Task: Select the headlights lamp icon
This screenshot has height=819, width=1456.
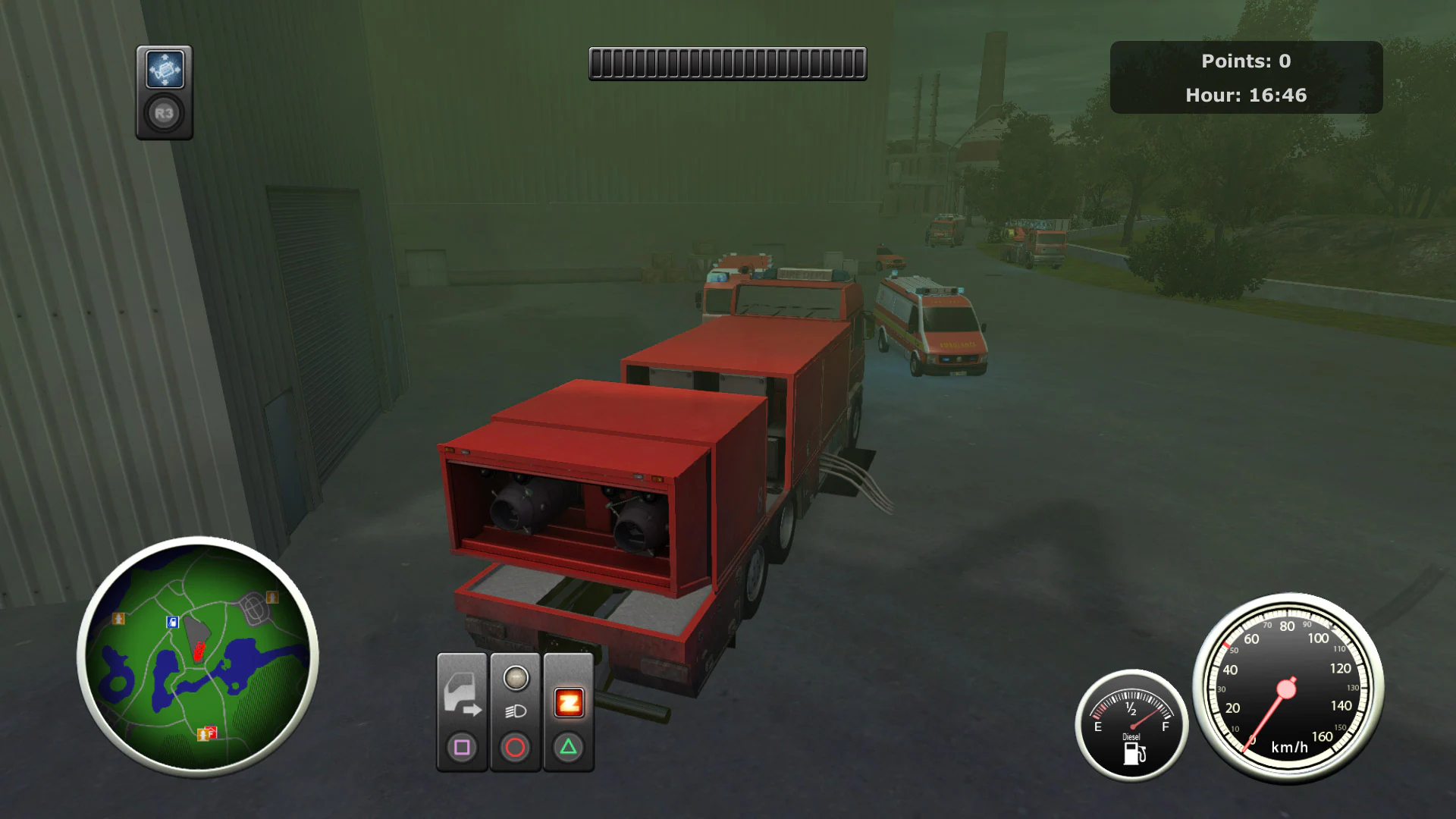Action: tap(515, 711)
